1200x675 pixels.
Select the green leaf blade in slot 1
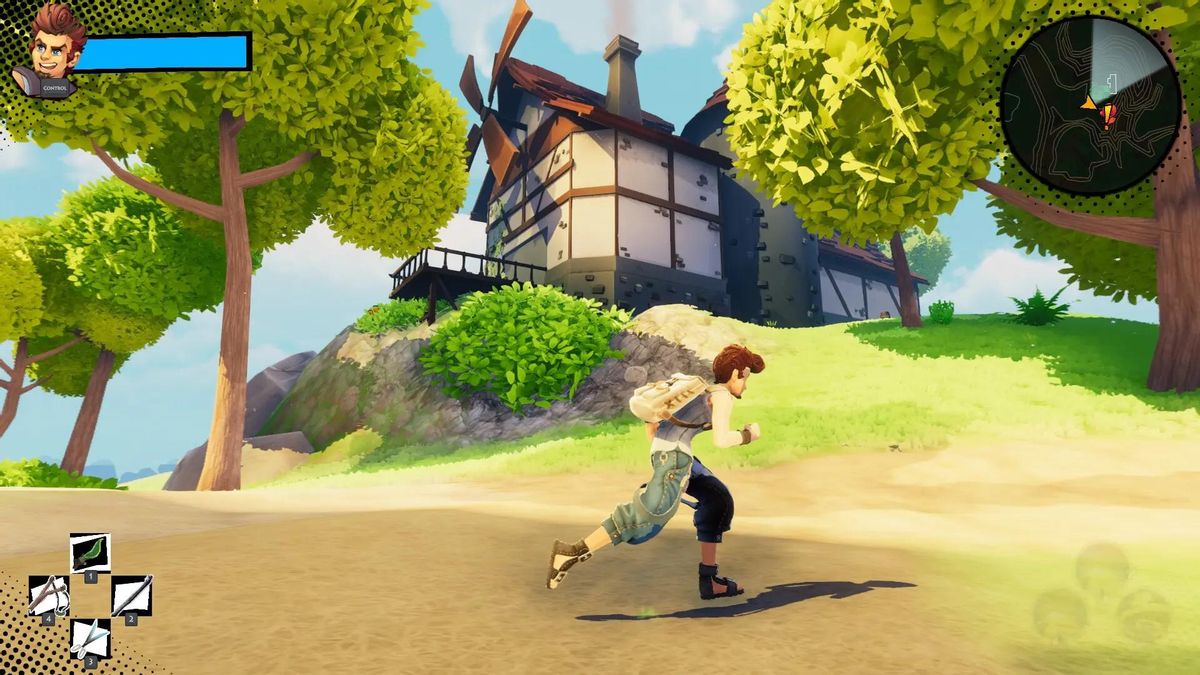tap(90, 552)
